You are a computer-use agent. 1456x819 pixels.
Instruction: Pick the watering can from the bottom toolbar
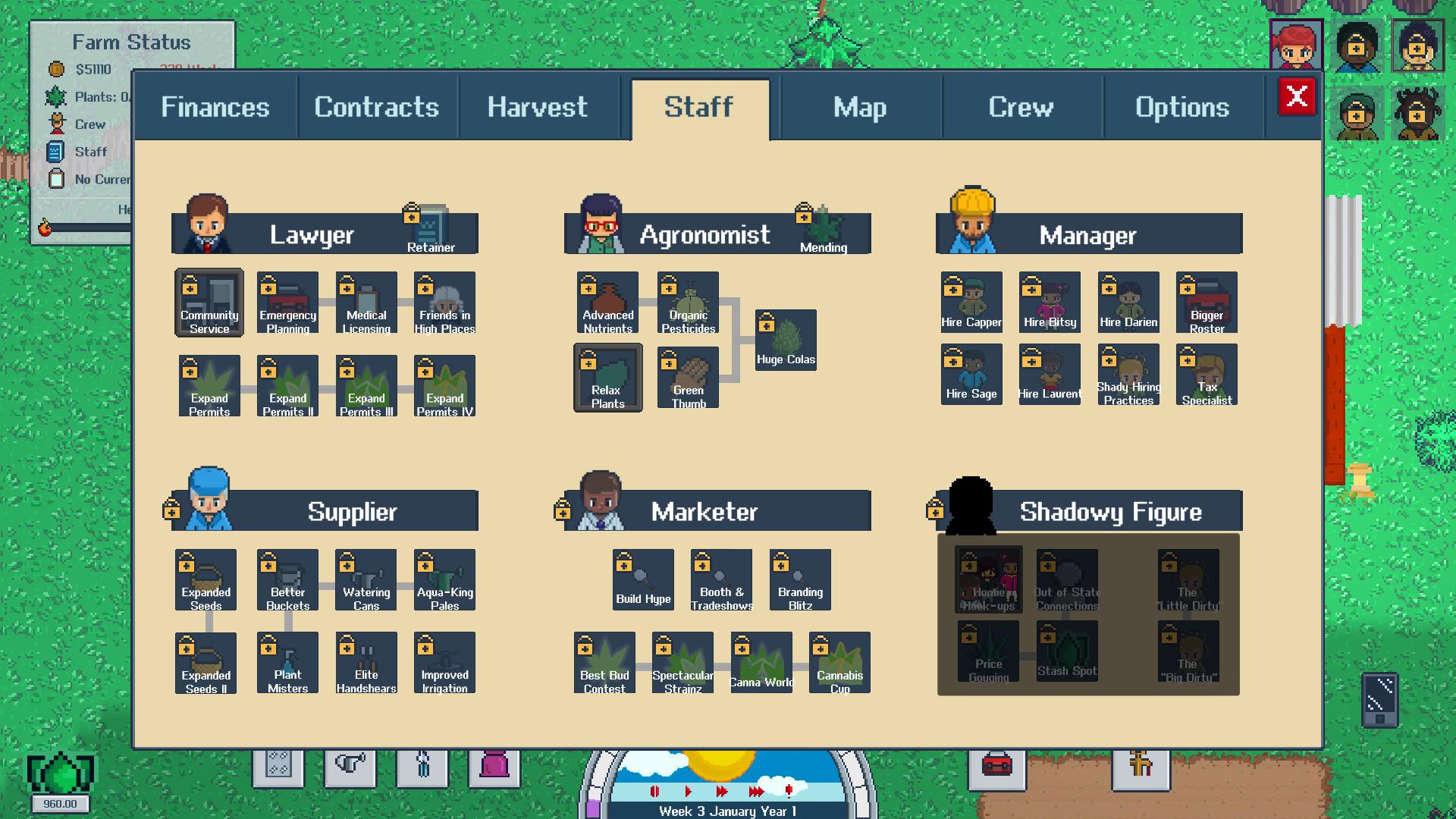[349, 767]
